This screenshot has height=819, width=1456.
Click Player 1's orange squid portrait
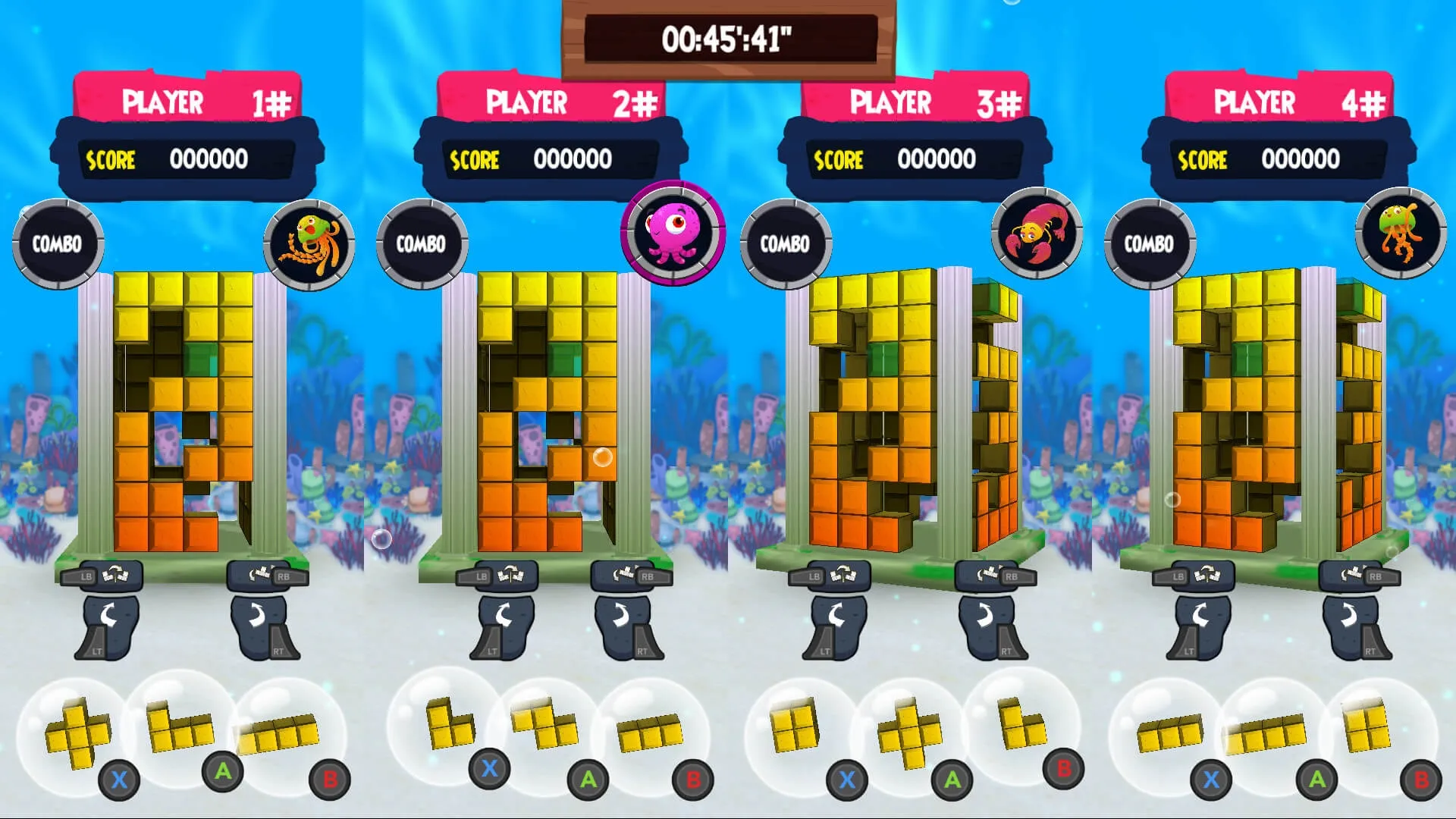point(309,244)
